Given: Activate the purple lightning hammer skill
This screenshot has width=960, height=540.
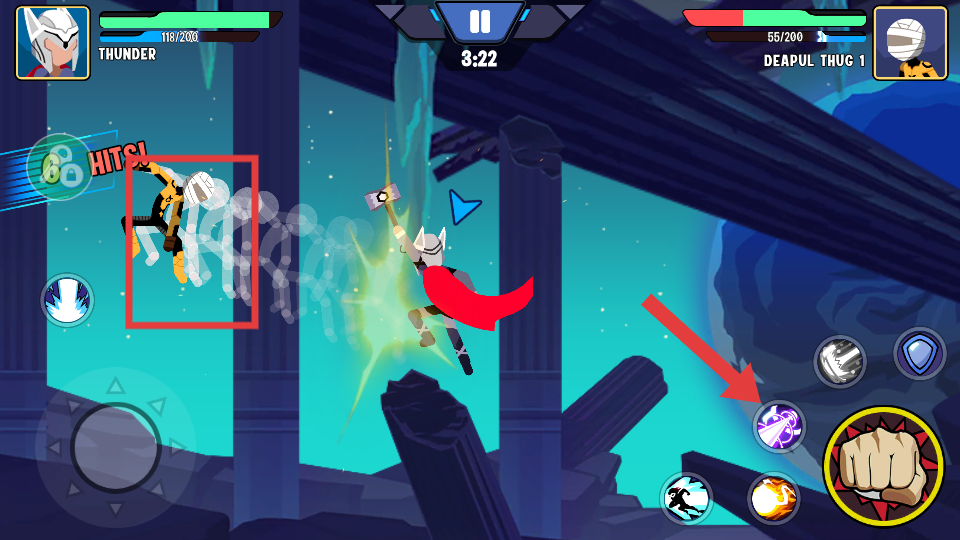Looking at the screenshot, I should pyautogui.click(x=779, y=427).
